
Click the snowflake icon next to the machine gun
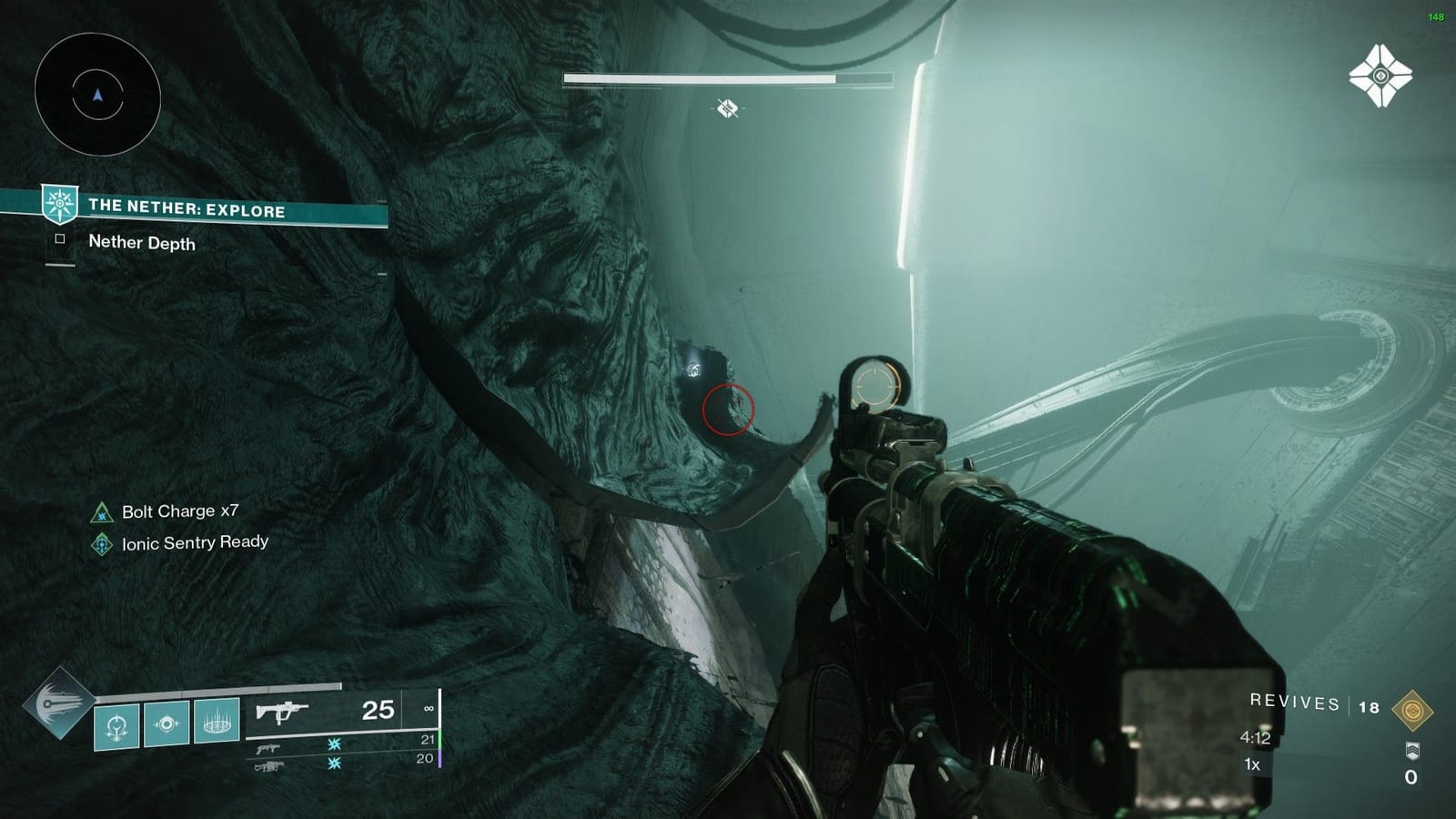point(334,763)
